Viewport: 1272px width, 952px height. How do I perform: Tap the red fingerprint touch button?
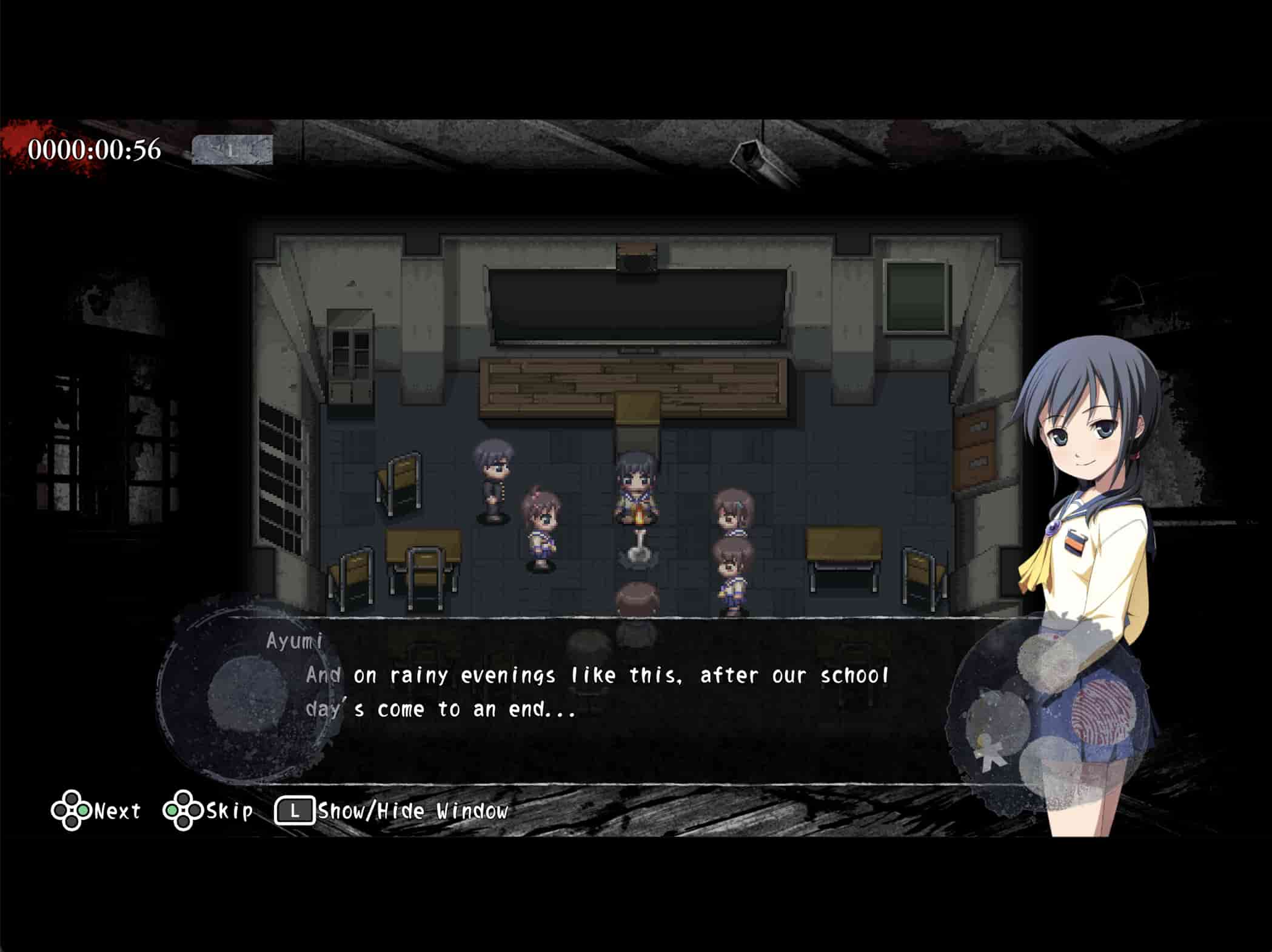coord(1102,711)
